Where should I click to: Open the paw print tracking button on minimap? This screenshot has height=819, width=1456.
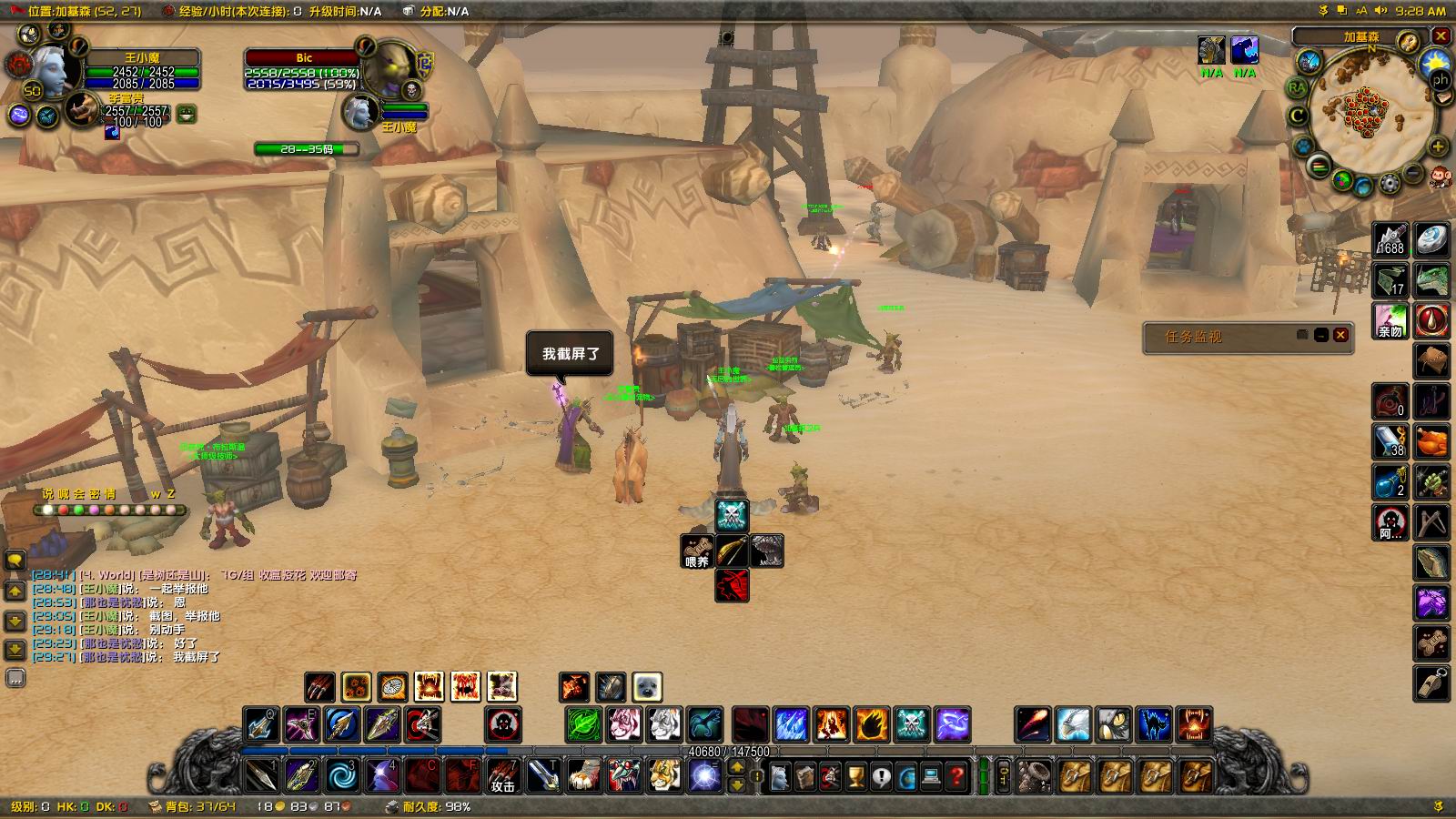coord(1303,146)
